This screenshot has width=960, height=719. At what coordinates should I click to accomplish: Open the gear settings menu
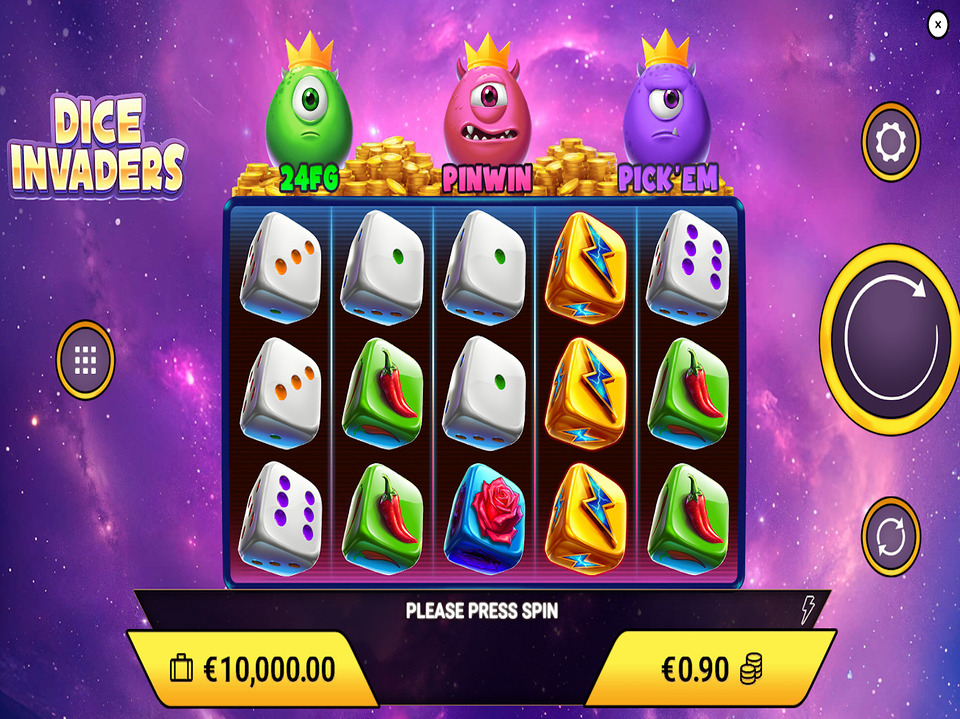(x=890, y=143)
